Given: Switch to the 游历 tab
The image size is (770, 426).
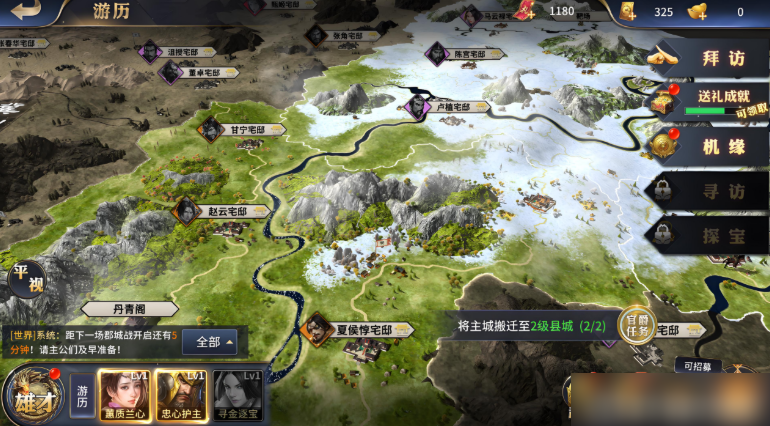Looking at the screenshot, I should tap(82, 395).
